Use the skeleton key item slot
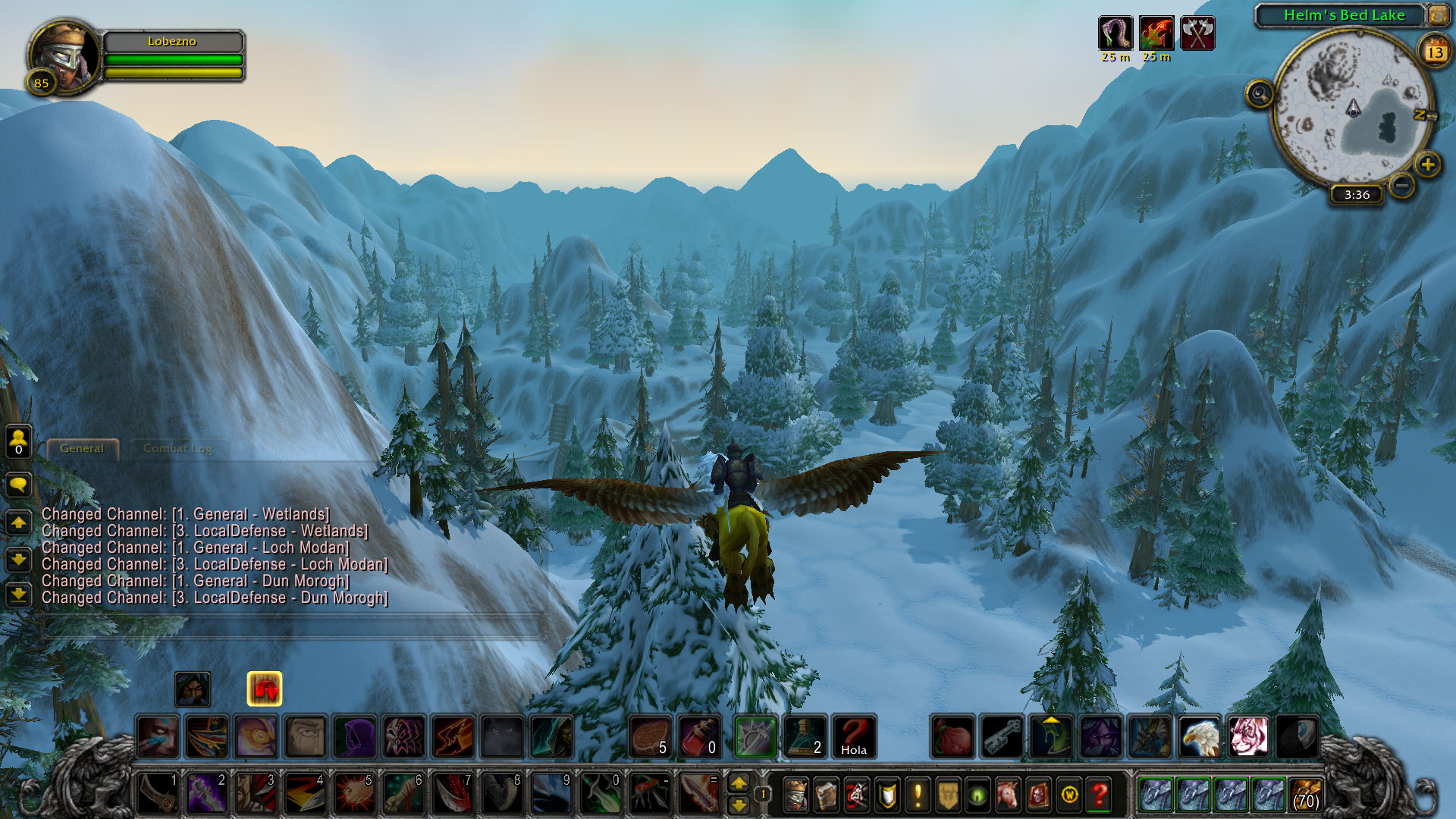This screenshot has height=819, width=1456. [1003, 736]
